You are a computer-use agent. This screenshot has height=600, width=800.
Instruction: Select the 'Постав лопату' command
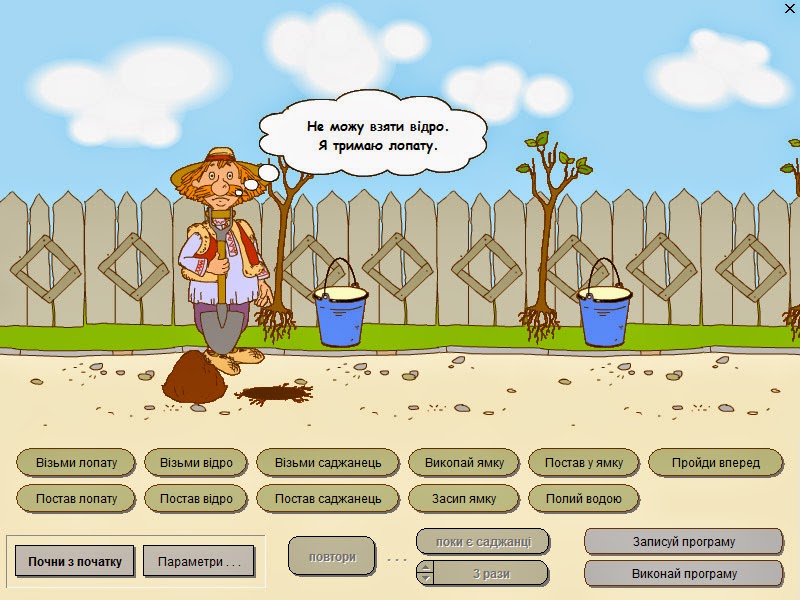[76, 498]
